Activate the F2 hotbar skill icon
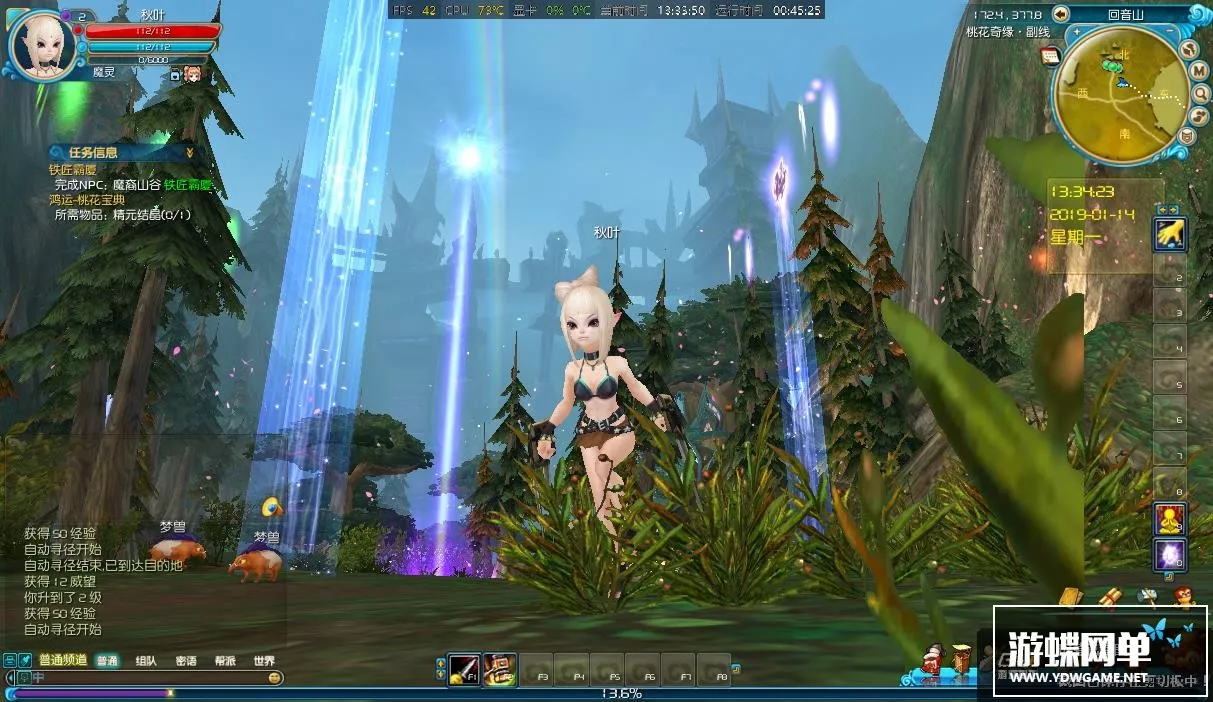 coord(500,669)
